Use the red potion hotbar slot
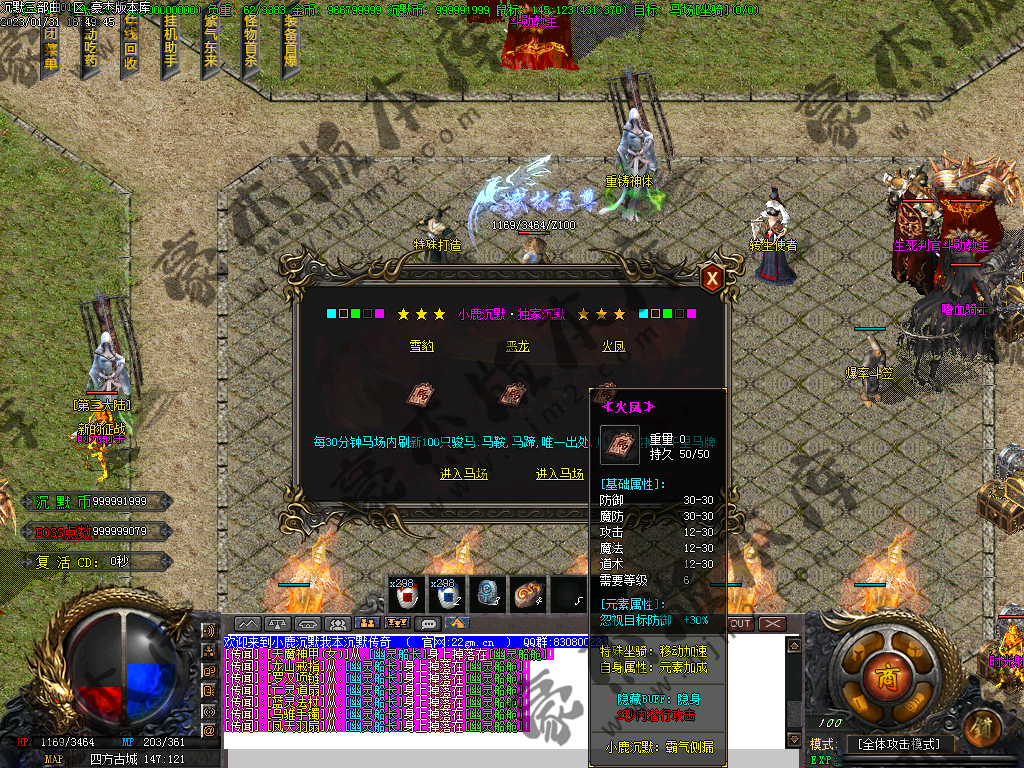Viewport: 1024px width, 768px height. coord(407,596)
